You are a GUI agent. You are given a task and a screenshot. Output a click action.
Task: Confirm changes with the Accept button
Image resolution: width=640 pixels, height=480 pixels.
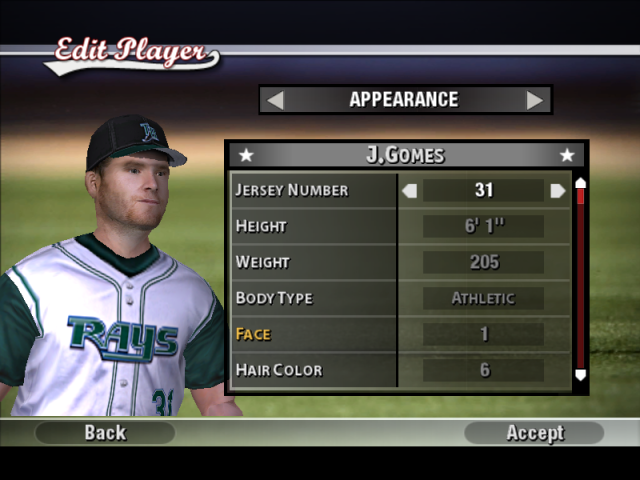coord(535,432)
